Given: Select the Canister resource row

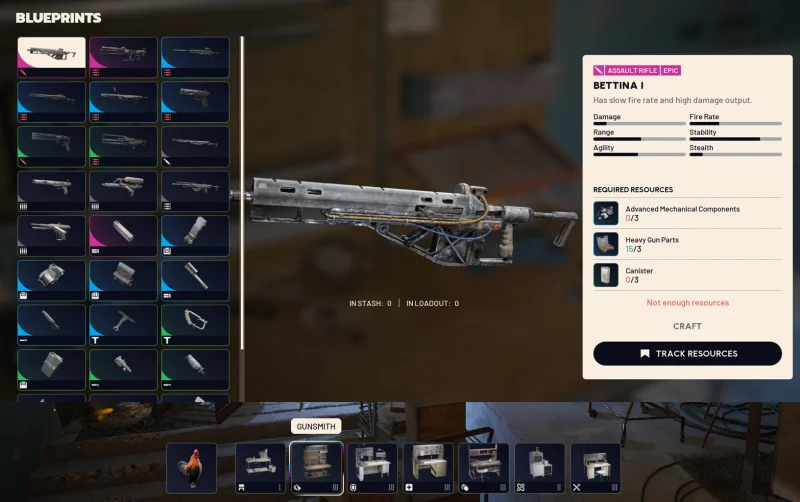Looking at the screenshot, I should 687,275.
